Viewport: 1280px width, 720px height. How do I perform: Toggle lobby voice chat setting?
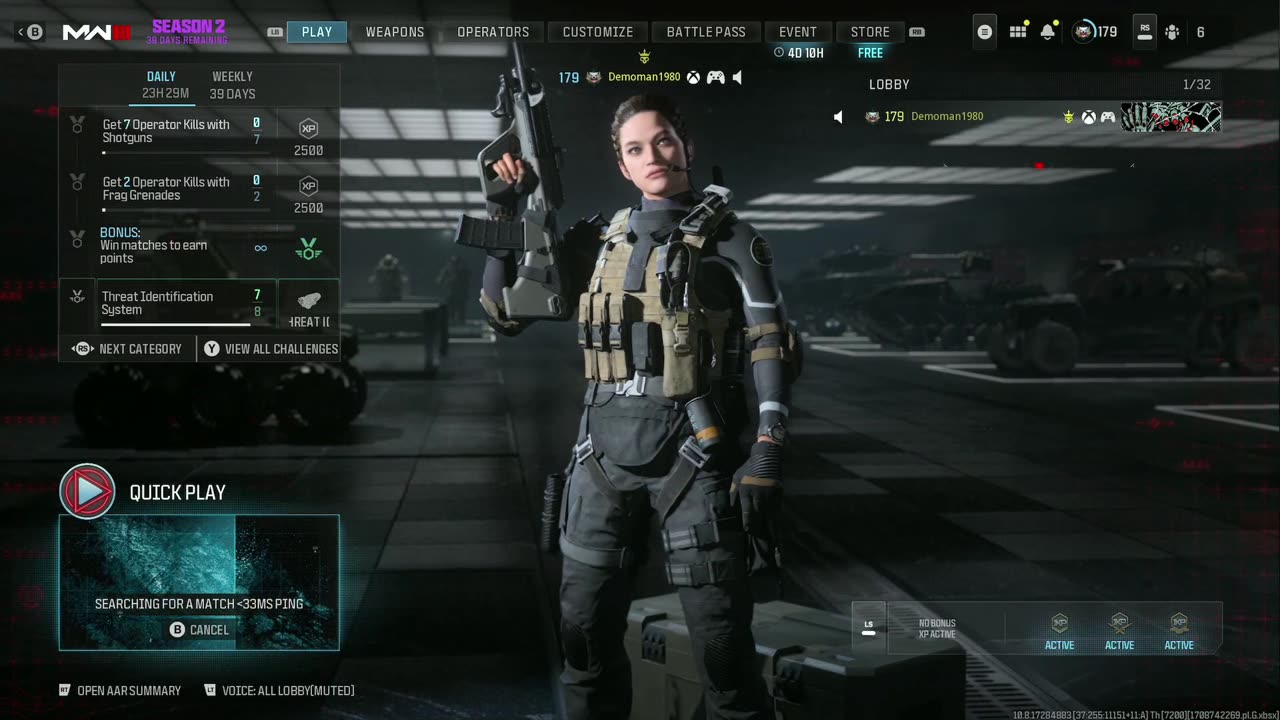(x=279, y=691)
